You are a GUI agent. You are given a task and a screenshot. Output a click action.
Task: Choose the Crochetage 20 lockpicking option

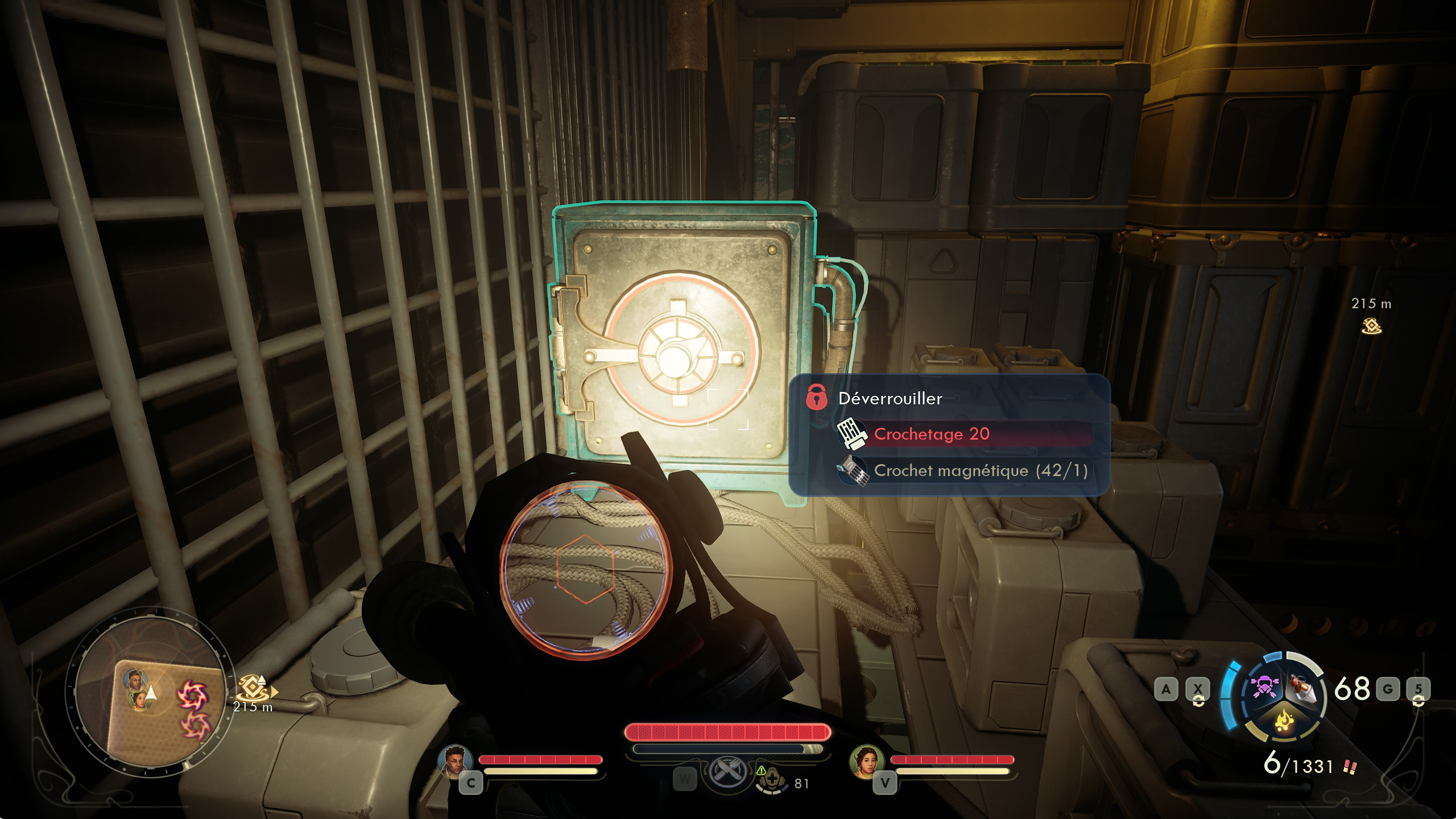click(932, 434)
